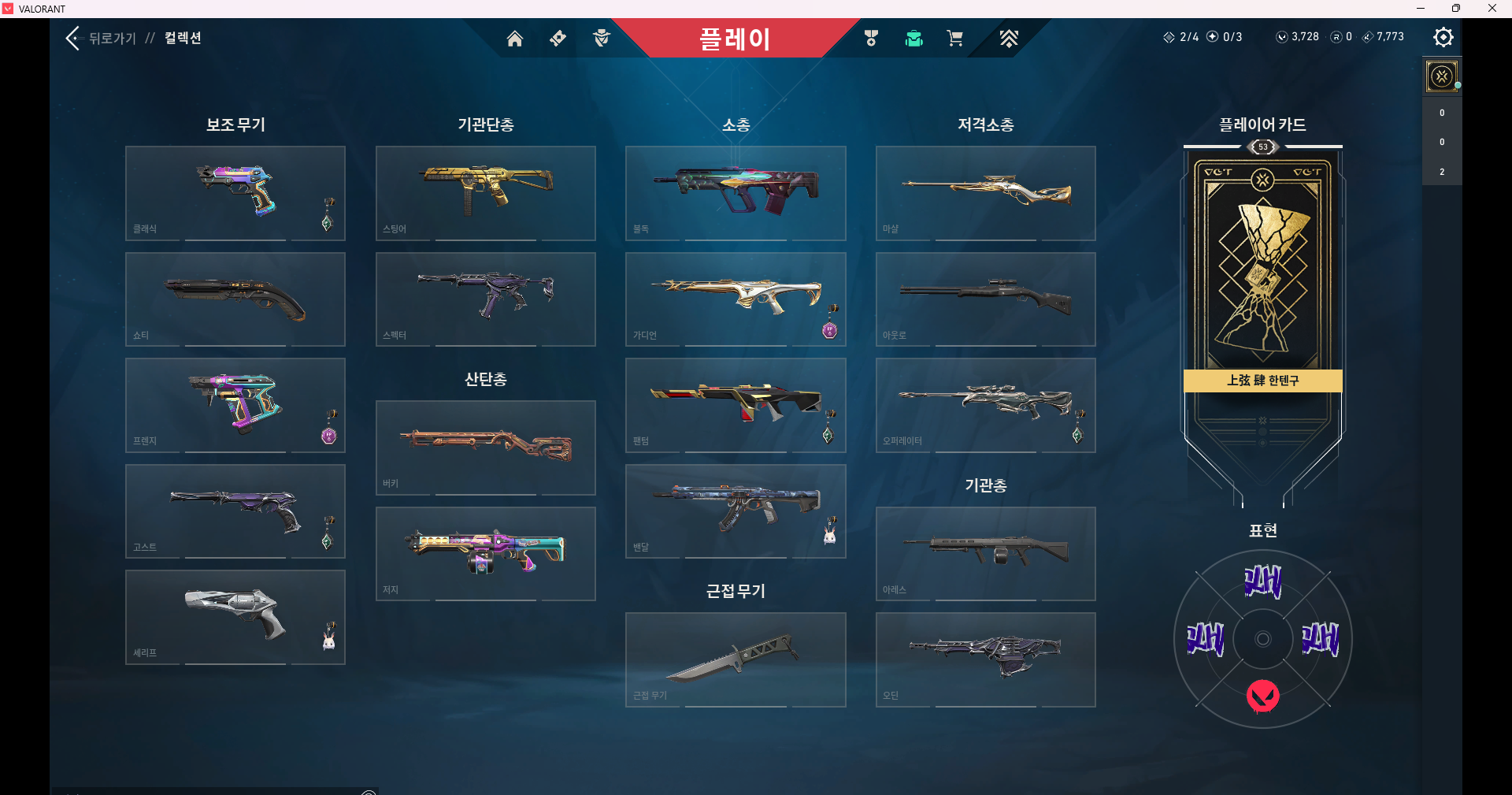This screenshot has height=795, width=1512.
Task: Select the 버키 Bucky shotgun slot
Action: [x=485, y=448]
